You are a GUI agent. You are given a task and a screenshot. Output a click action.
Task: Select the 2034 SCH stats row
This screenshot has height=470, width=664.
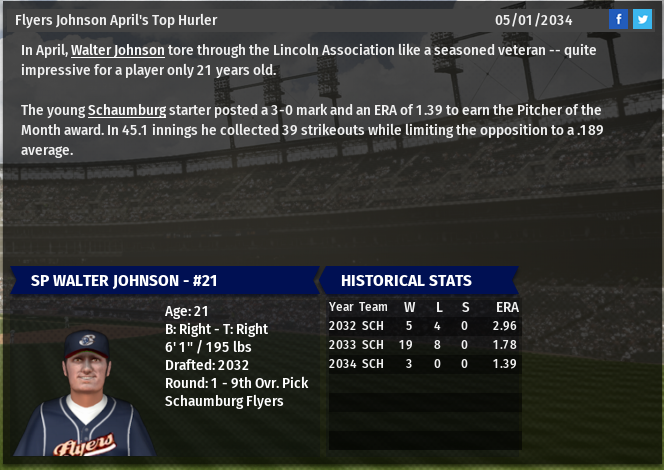423,364
